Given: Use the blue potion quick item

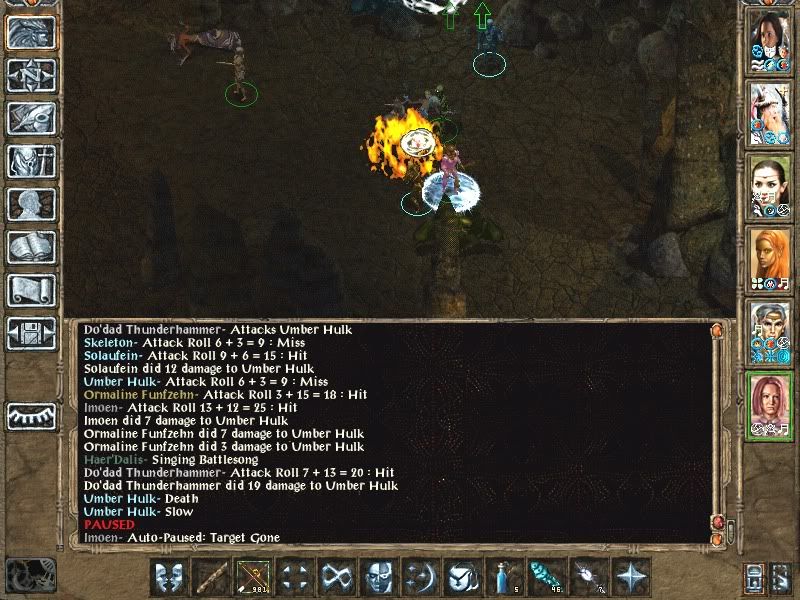Looking at the screenshot, I should click(x=504, y=577).
